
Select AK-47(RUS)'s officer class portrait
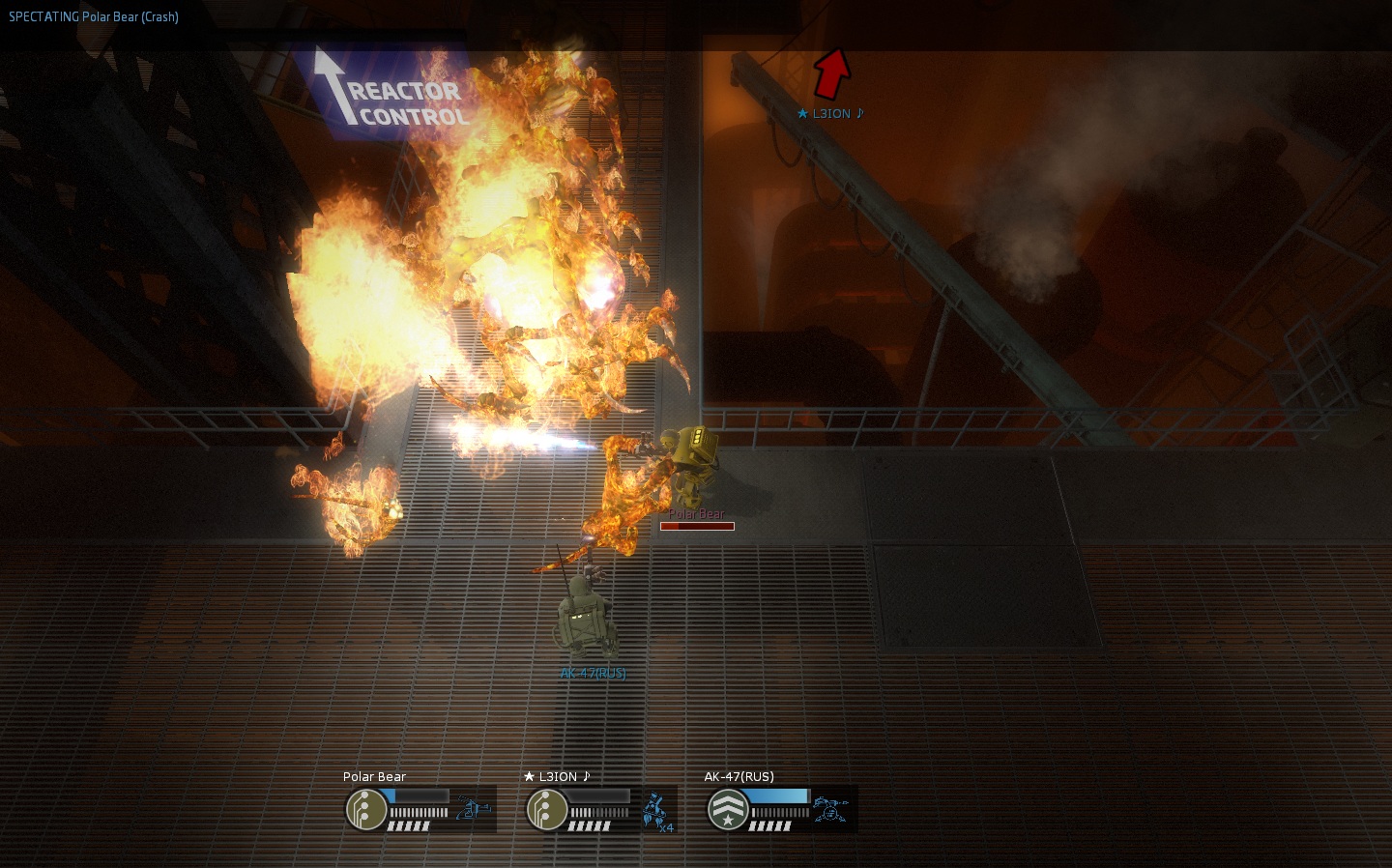pos(728,809)
